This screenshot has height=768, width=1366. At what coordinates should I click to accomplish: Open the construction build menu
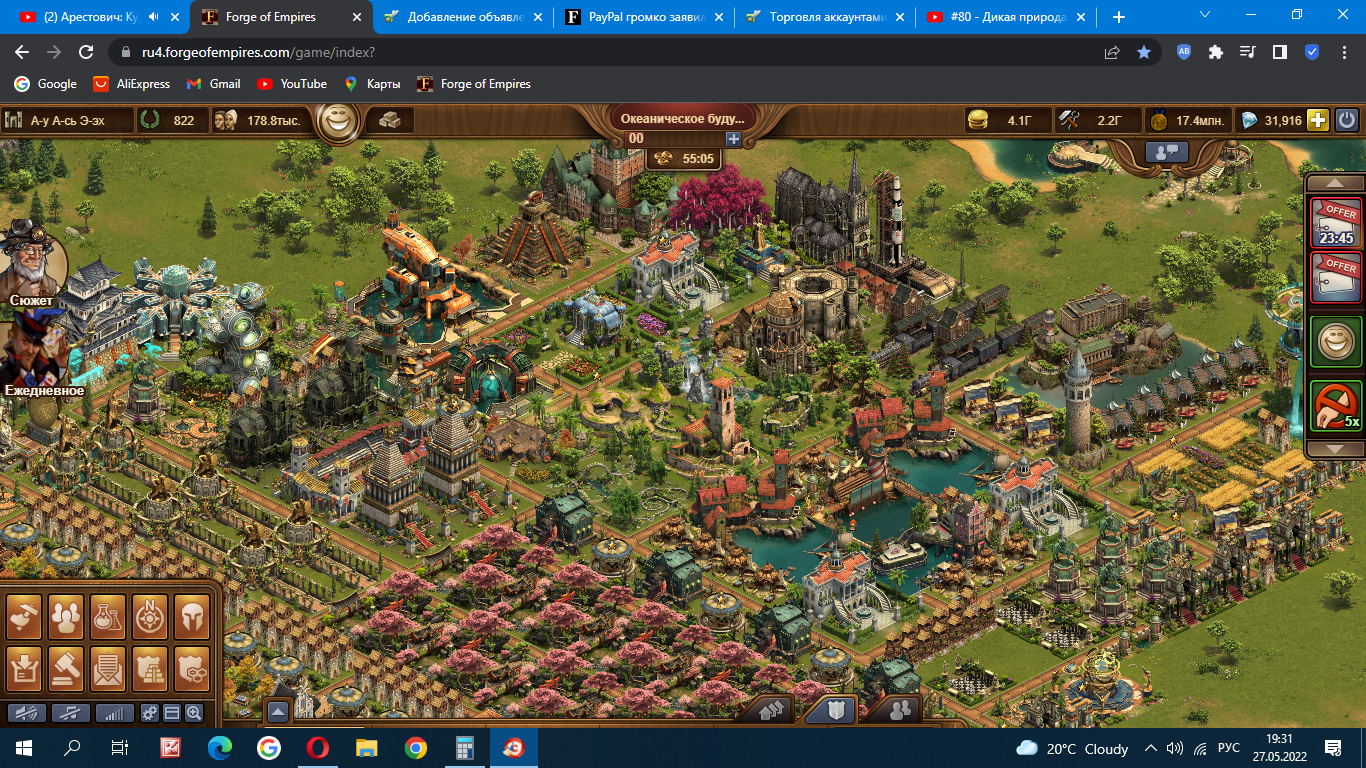click(x=23, y=617)
